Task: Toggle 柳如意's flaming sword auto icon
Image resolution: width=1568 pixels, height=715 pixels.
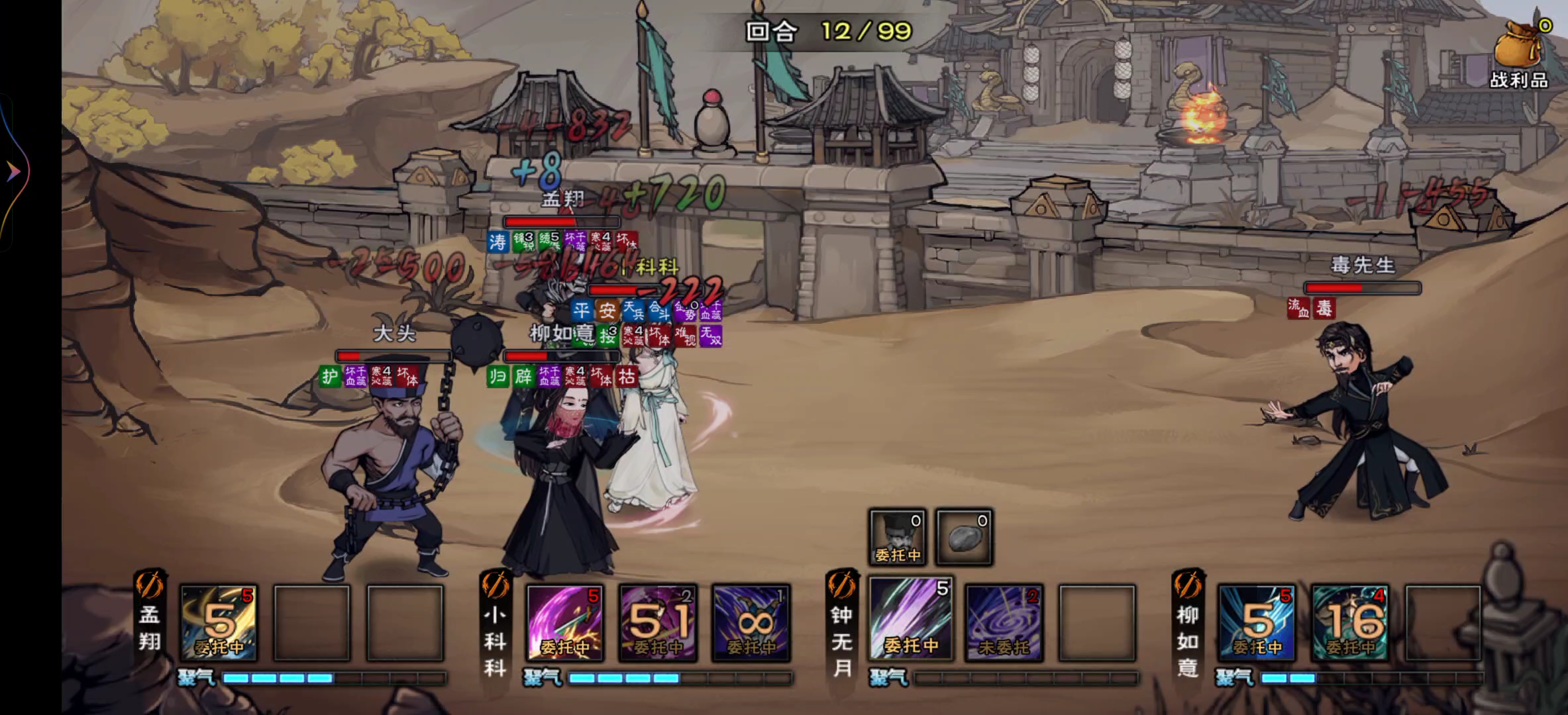Action: [x=1188, y=585]
